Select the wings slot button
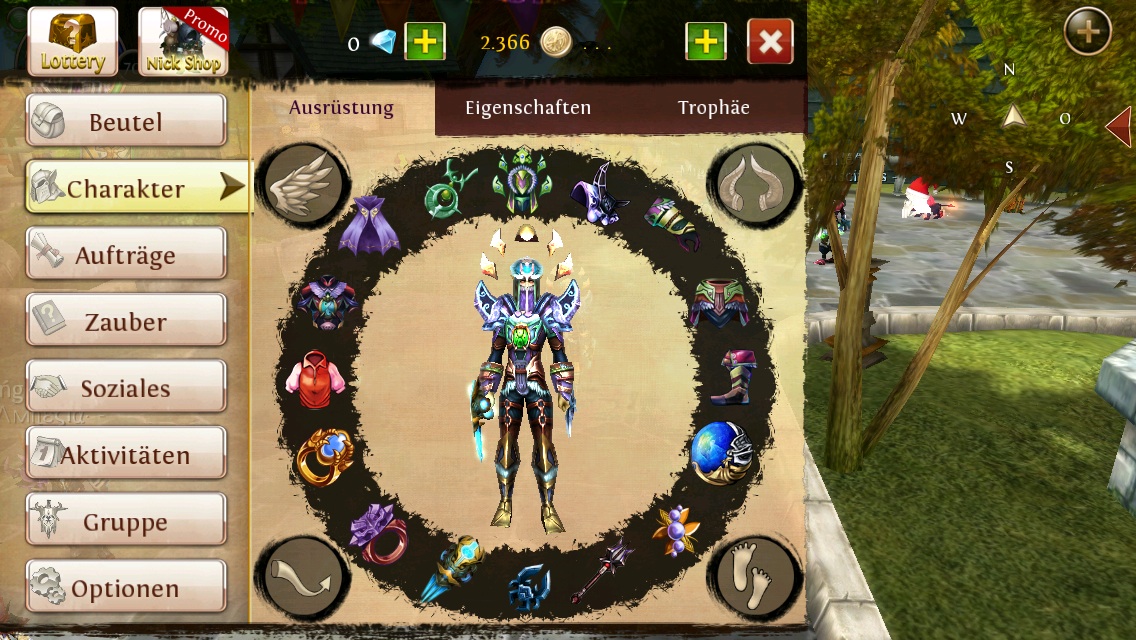This screenshot has height=640, width=1136. coord(303,183)
